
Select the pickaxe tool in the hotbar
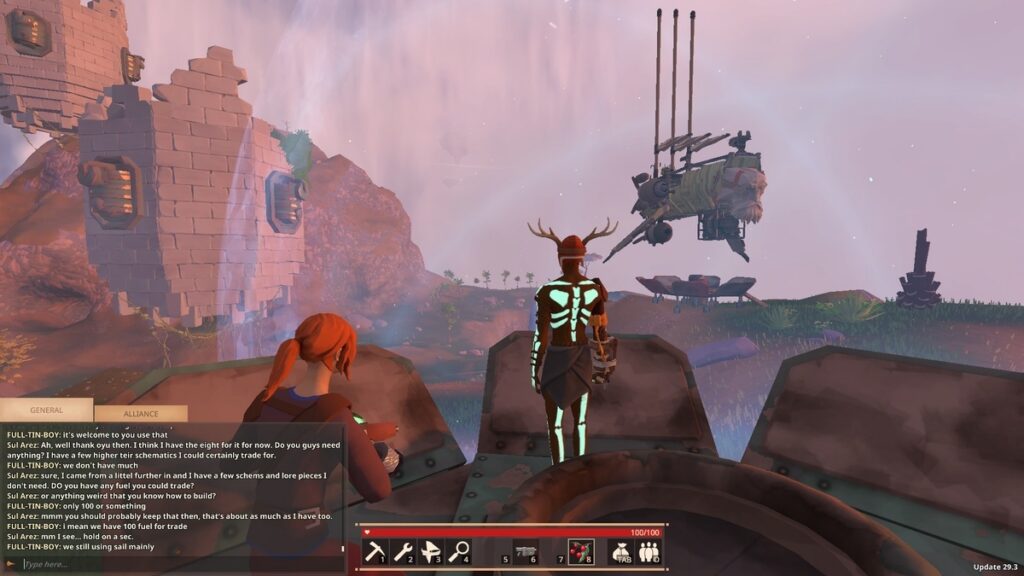point(375,551)
